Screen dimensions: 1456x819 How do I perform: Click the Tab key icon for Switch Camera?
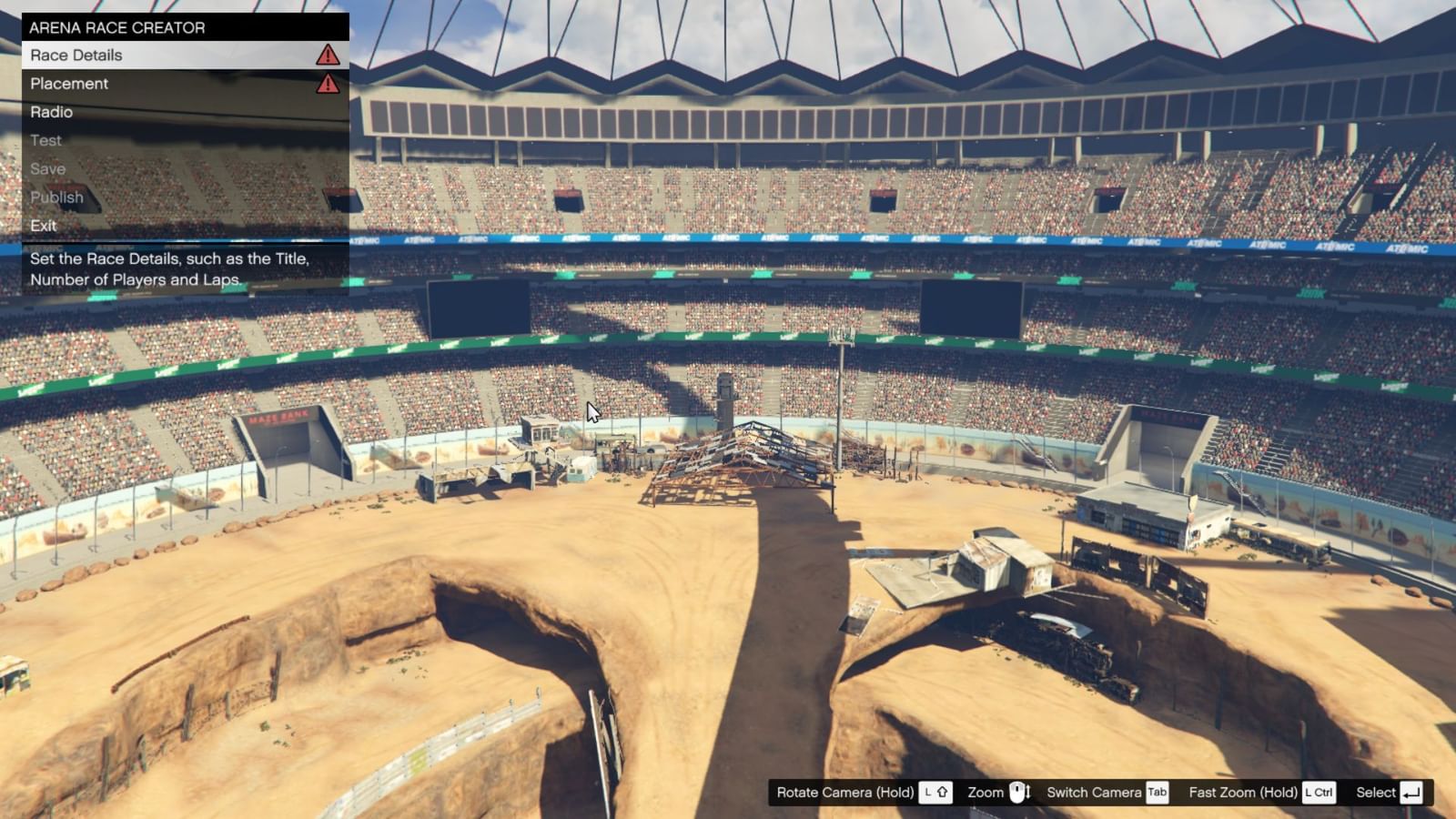tap(1157, 793)
